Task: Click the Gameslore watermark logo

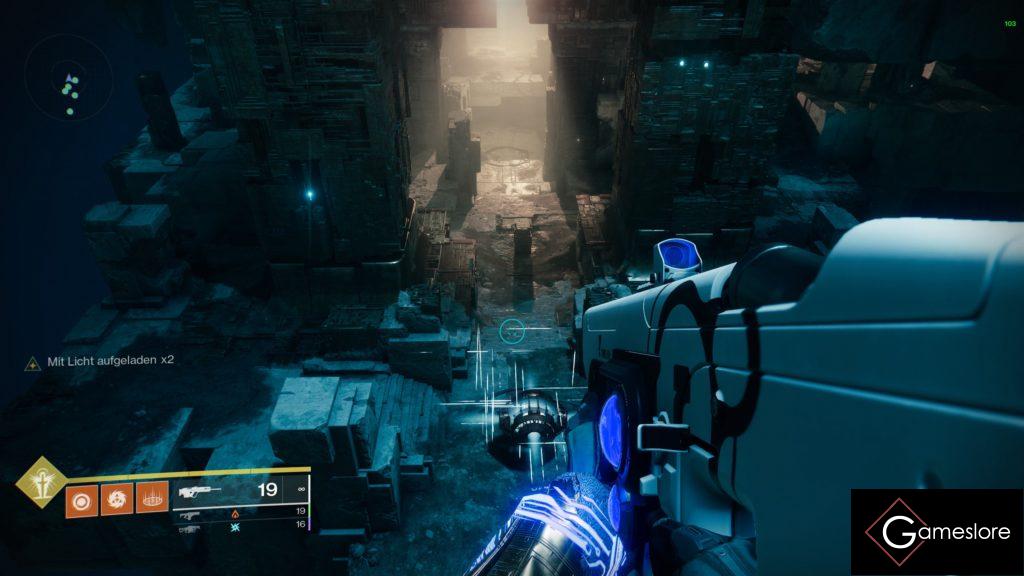Action: [937, 532]
